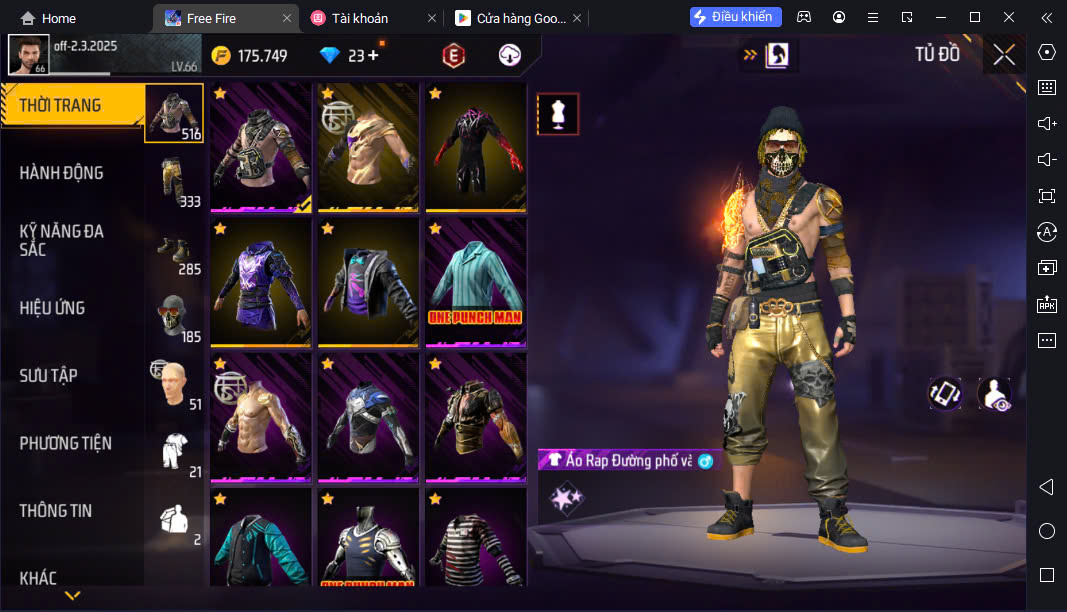The height and width of the screenshot is (612, 1067).
Task: Select the black and white striped shirt
Action: [476, 539]
